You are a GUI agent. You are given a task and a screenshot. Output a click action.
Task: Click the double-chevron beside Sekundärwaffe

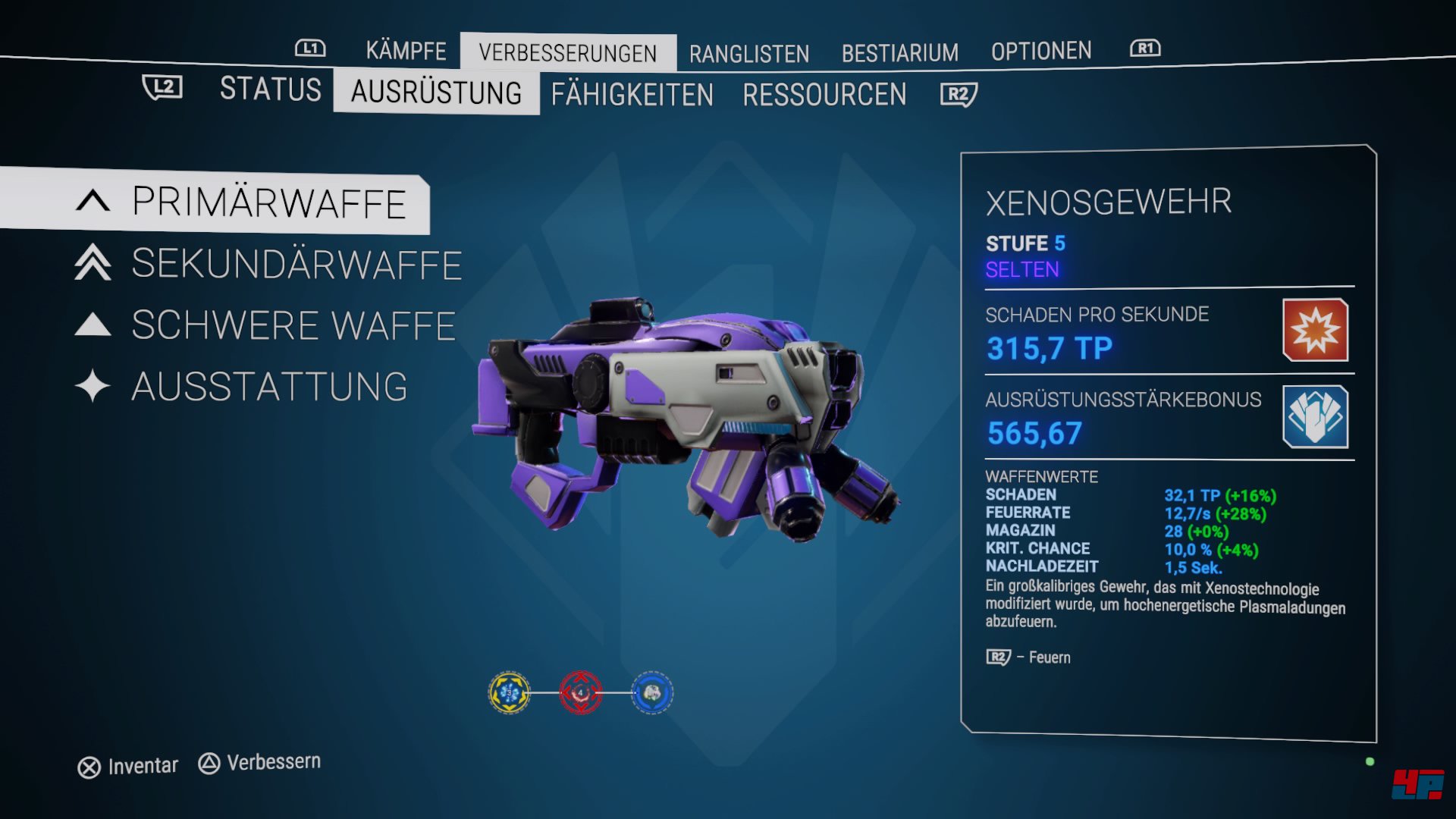(x=91, y=265)
